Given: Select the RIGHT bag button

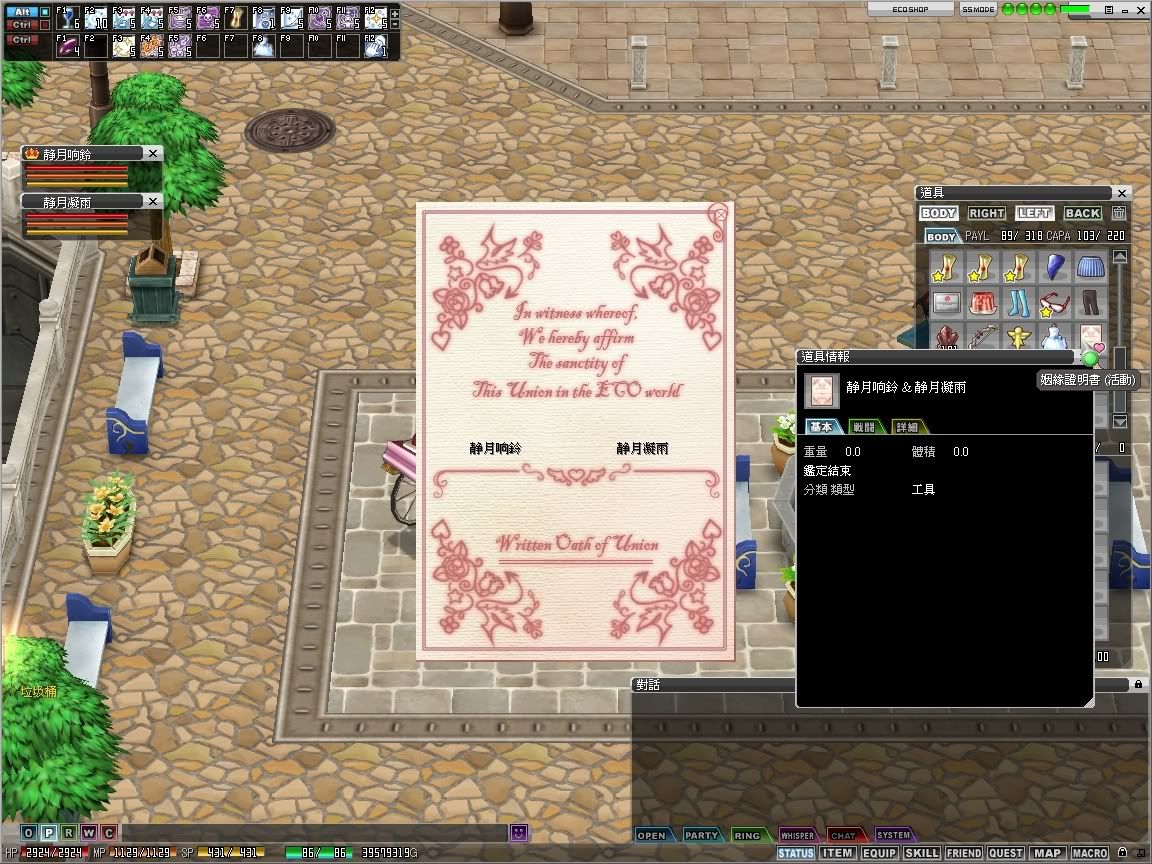Looking at the screenshot, I should pyautogui.click(x=986, y=213).
